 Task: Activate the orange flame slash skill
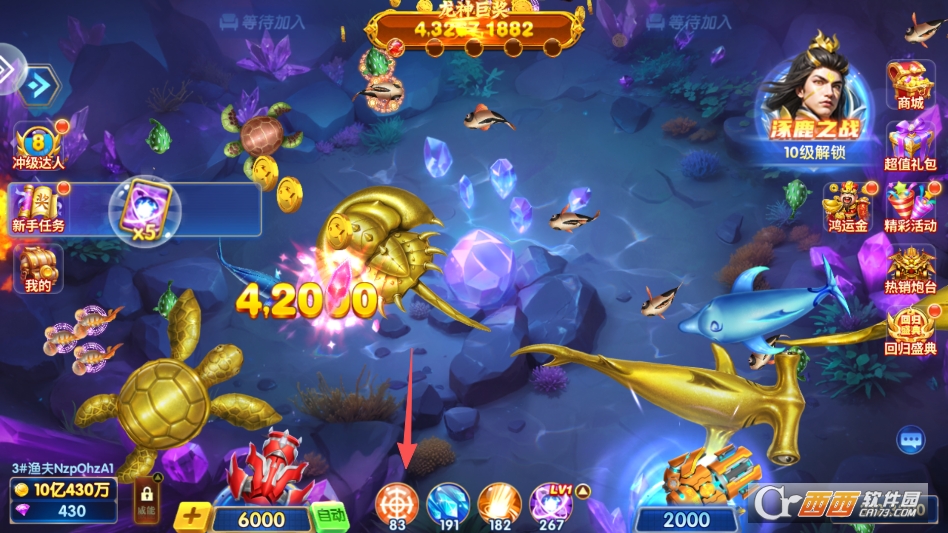point(499,503)
